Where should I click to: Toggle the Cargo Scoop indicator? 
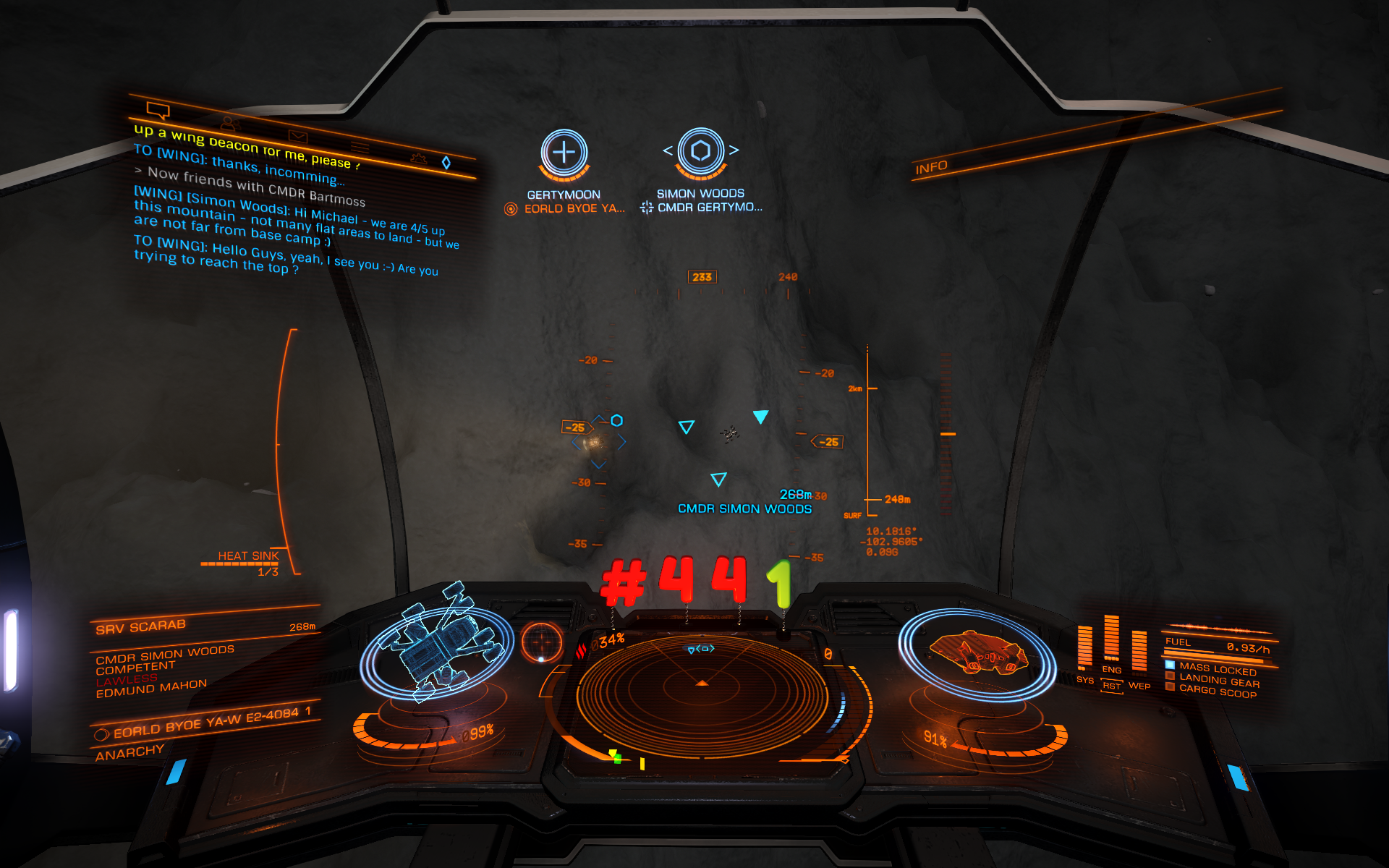pos(1217,692)
